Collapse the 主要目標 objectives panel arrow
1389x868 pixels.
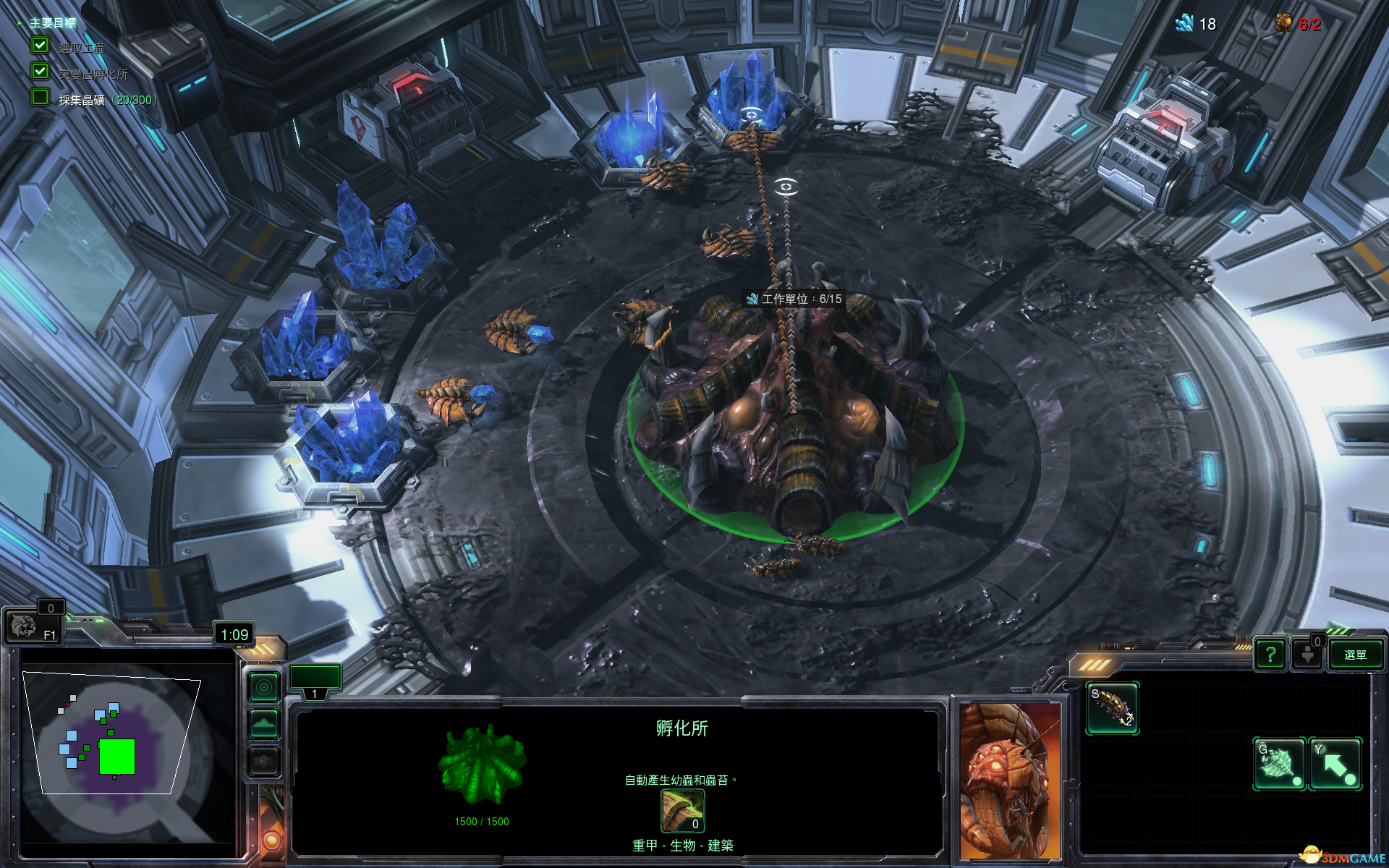point(20,22)
